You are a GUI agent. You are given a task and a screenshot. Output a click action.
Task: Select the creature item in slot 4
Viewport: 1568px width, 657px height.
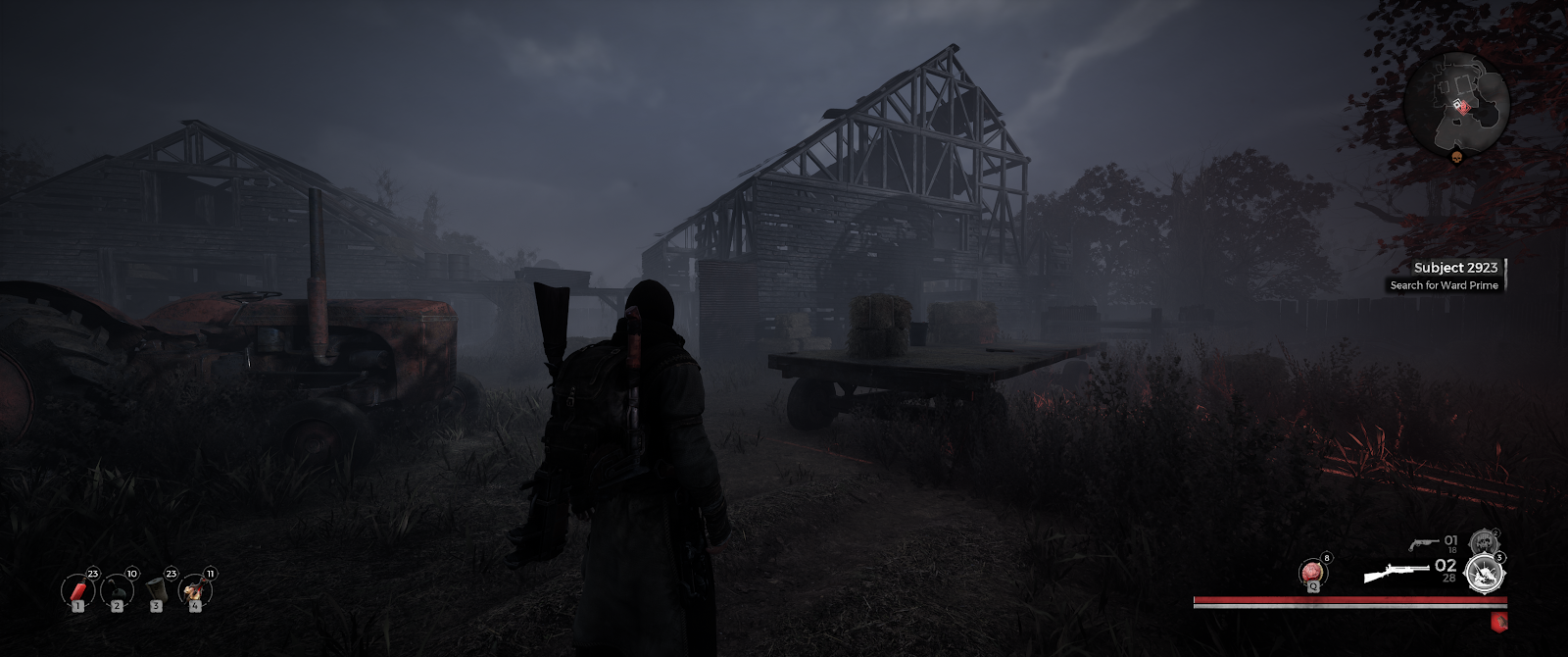pyautogui.click(x=194, y=590)
